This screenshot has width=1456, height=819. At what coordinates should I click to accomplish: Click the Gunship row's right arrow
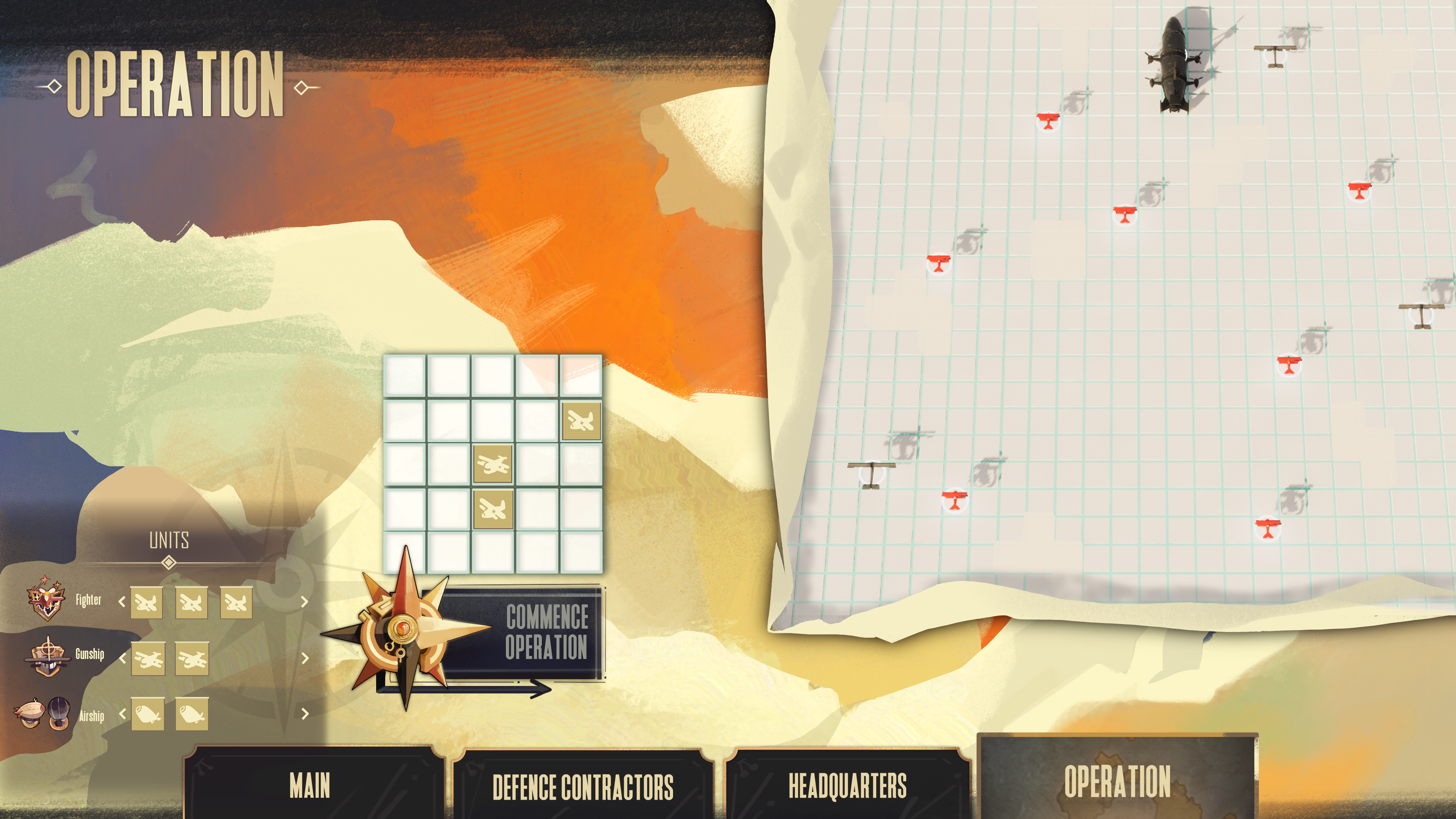pos(304,658)
